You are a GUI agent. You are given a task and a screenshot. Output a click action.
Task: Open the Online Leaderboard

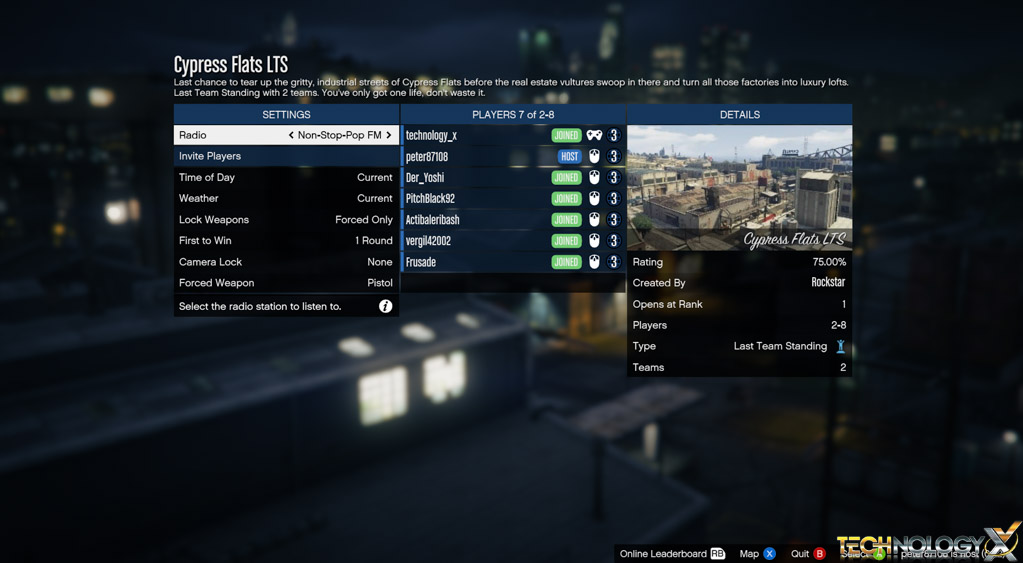click(x=672, y=554)
